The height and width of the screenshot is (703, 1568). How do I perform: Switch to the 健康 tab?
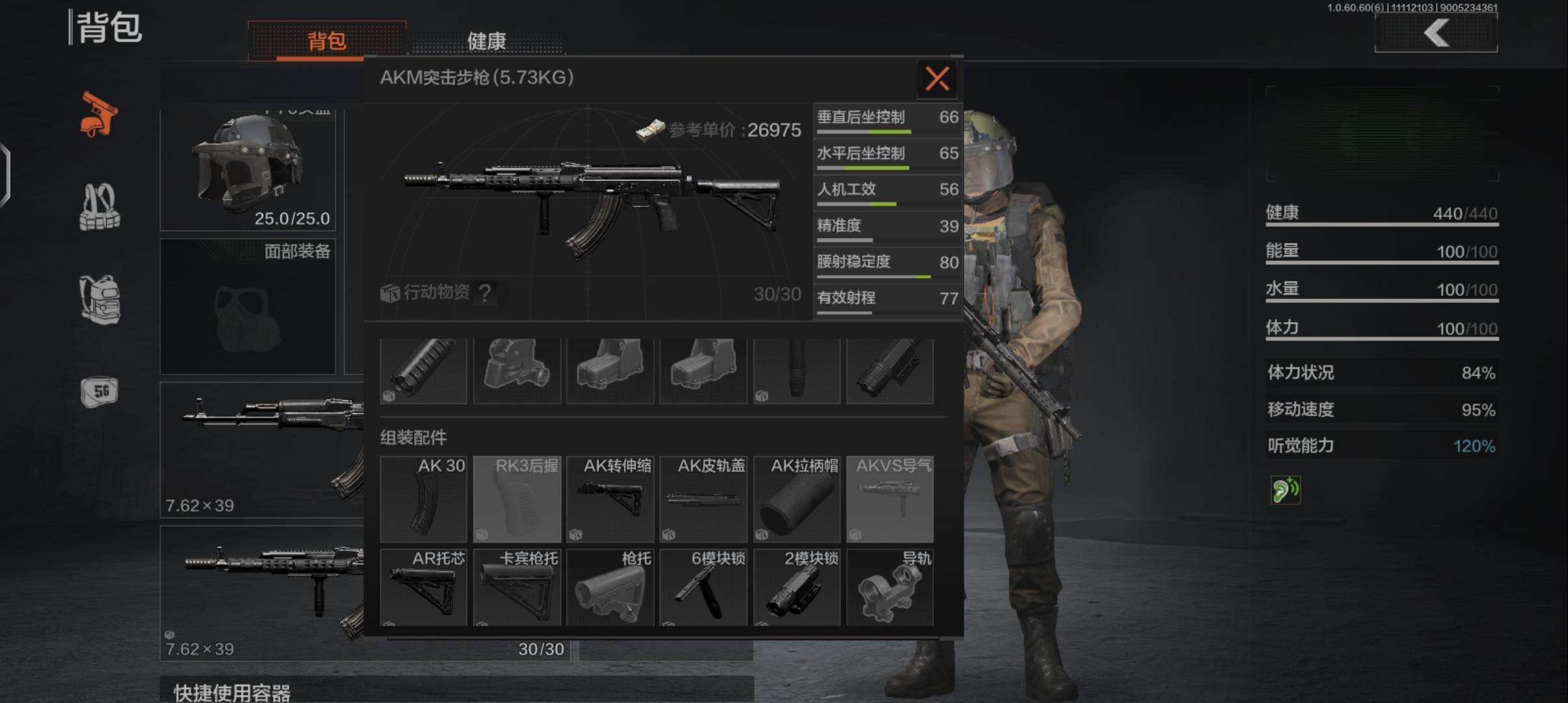486,41
